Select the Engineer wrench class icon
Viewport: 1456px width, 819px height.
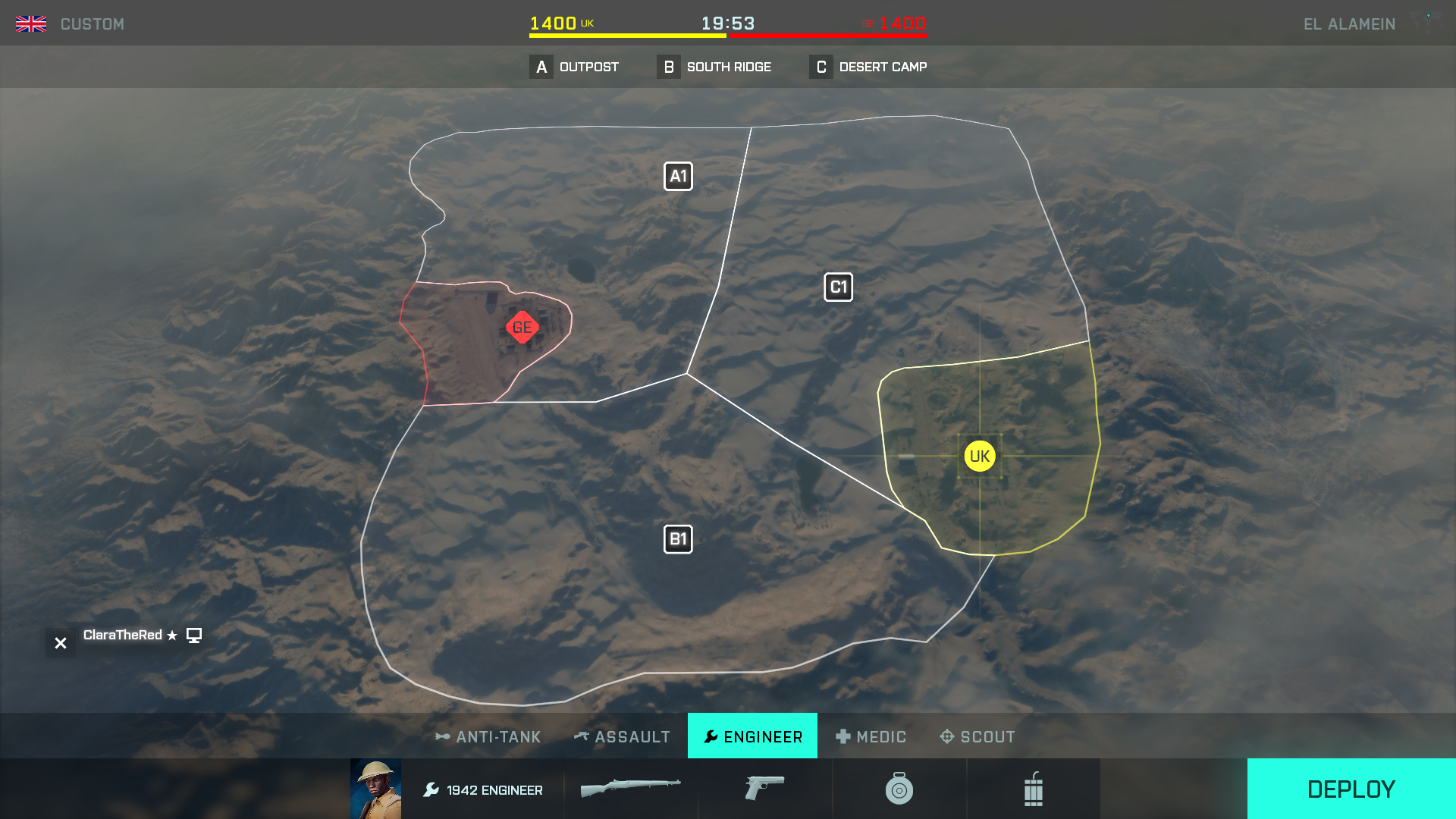tap(711, 736)
